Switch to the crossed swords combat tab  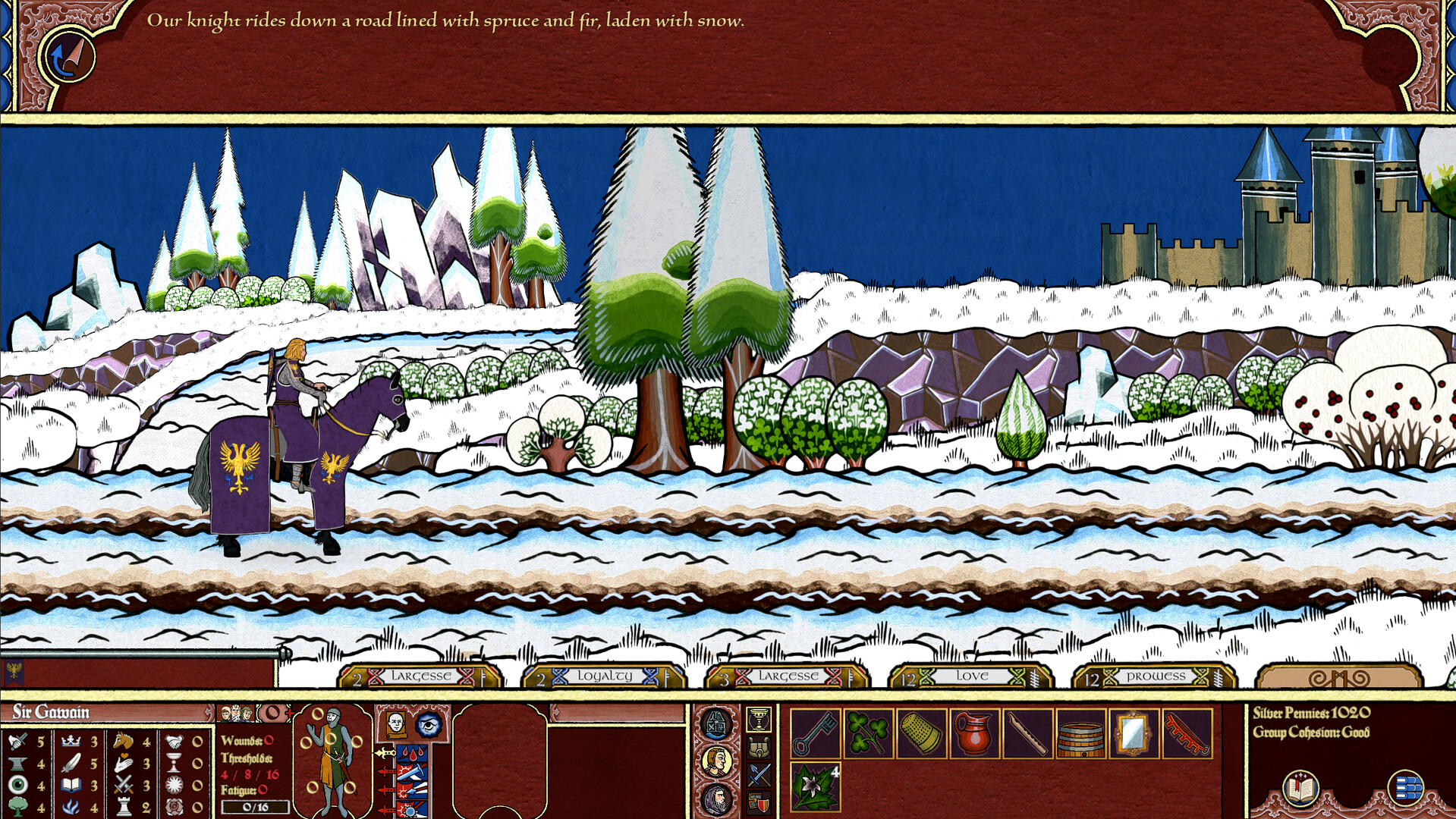pos(759,773)
